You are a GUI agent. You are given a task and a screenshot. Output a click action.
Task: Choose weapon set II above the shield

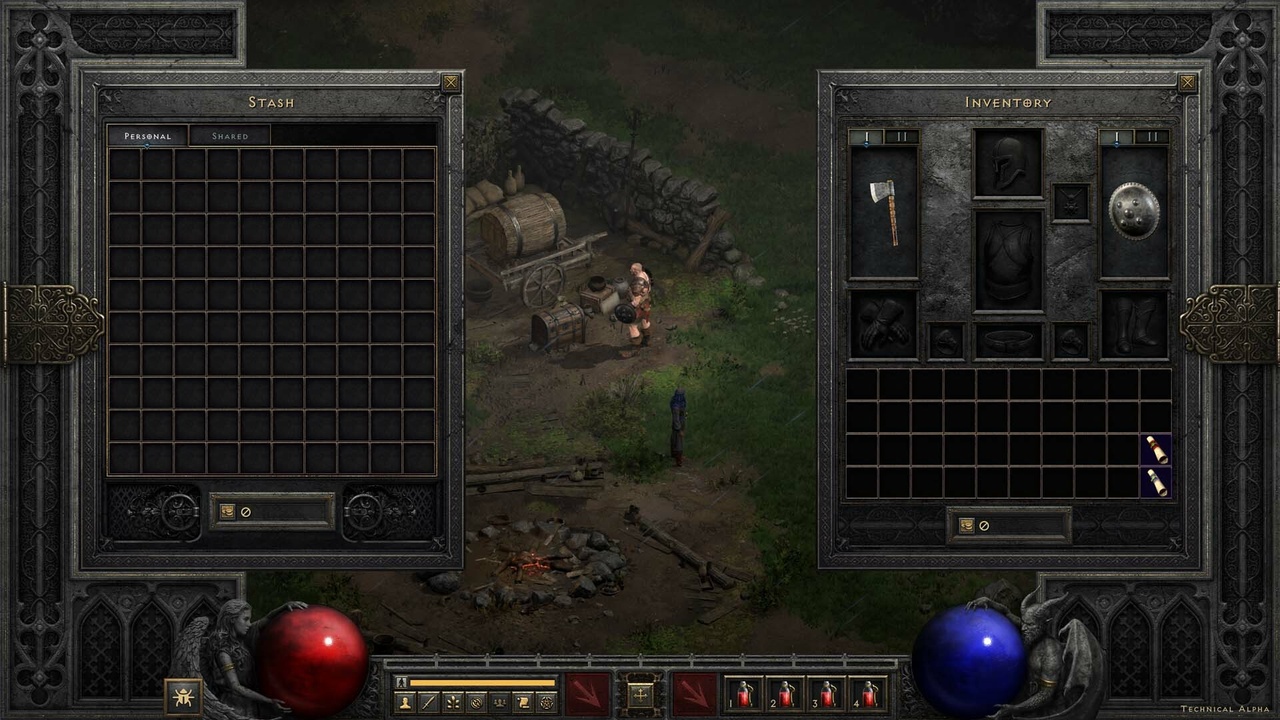1151,137
